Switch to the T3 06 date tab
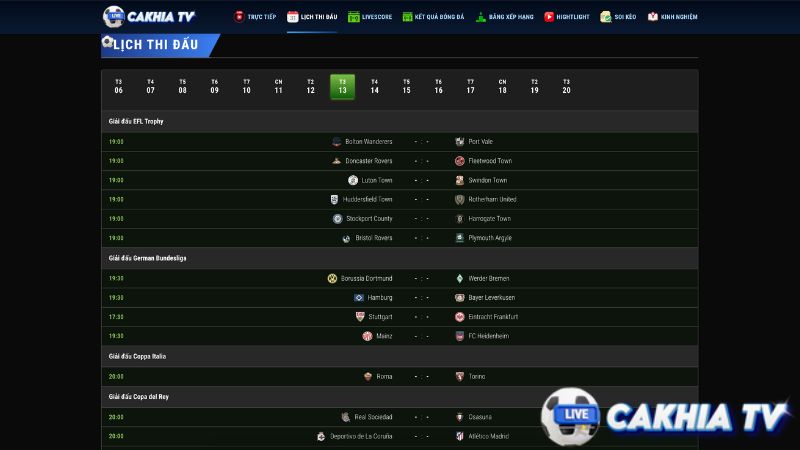The height and width of the screenshot is (450, 800). click(119, 86)
